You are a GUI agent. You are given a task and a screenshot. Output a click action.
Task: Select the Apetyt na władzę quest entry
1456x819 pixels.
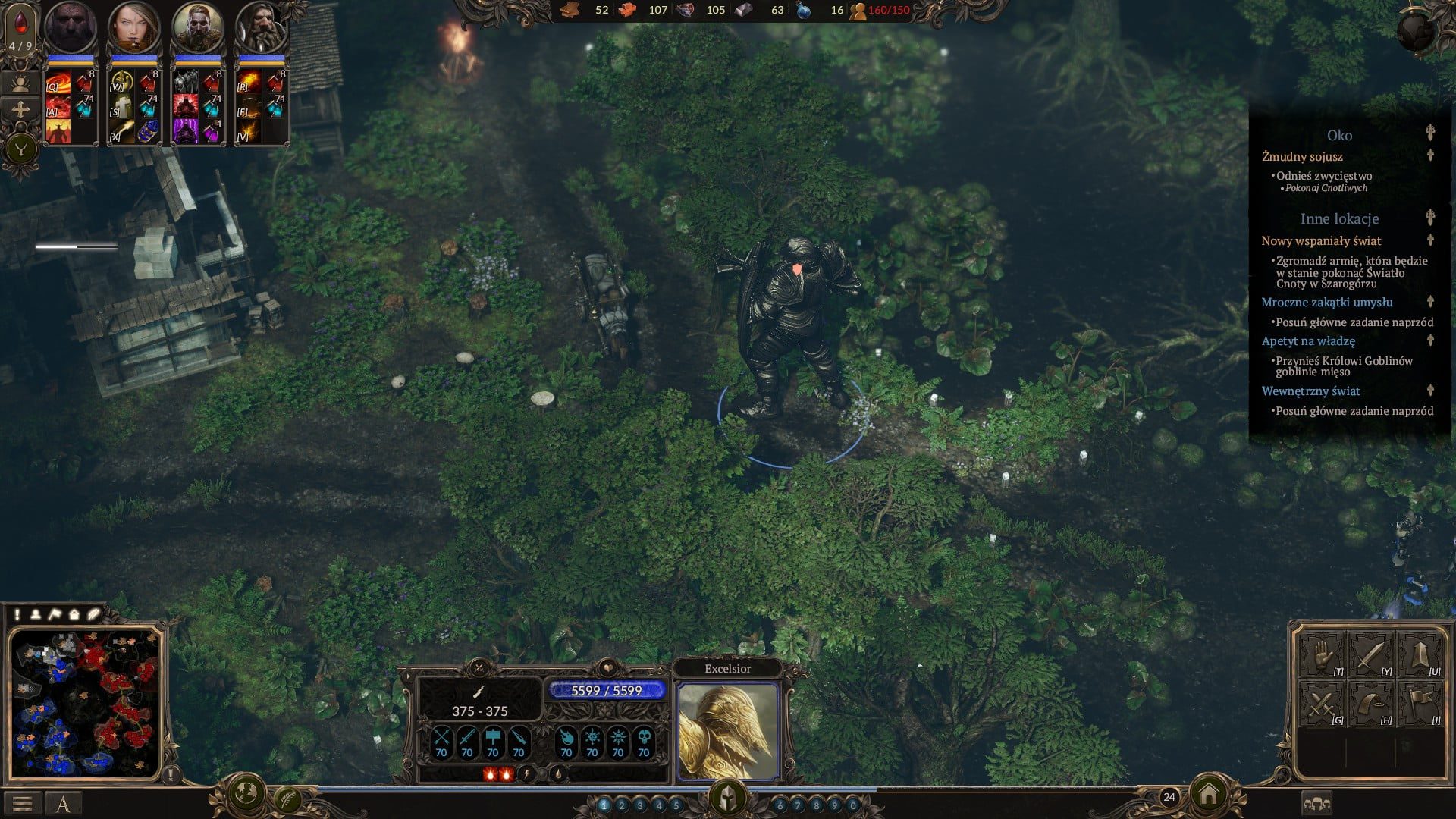[x=1308, y=341]
